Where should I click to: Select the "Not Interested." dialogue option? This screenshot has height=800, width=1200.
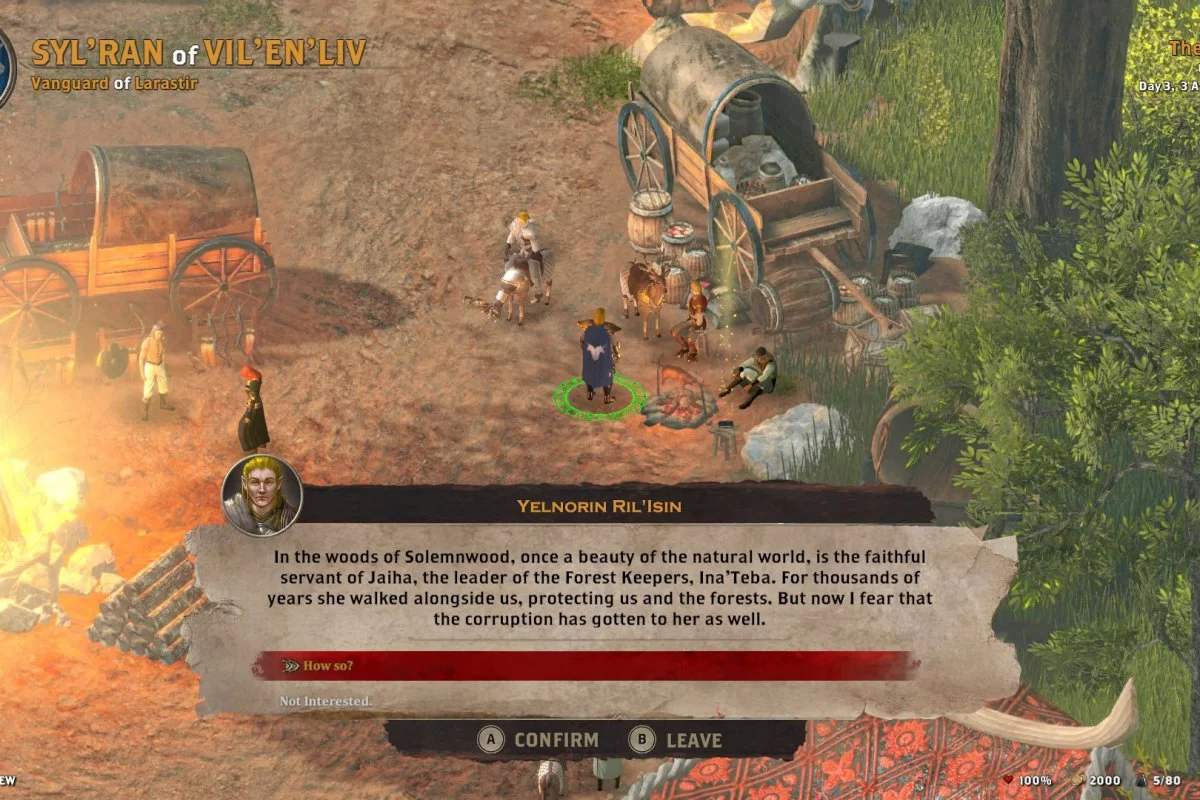click(x=326, y=701)
